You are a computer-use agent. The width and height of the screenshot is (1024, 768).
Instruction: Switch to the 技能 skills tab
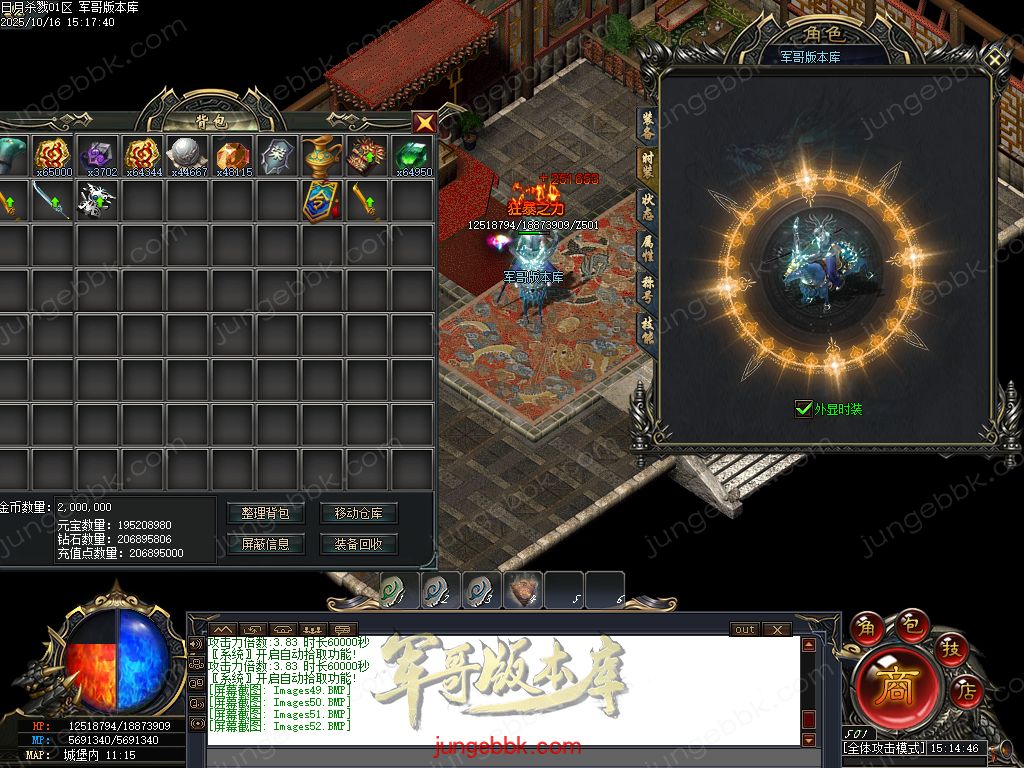click(x=647, y=330)
